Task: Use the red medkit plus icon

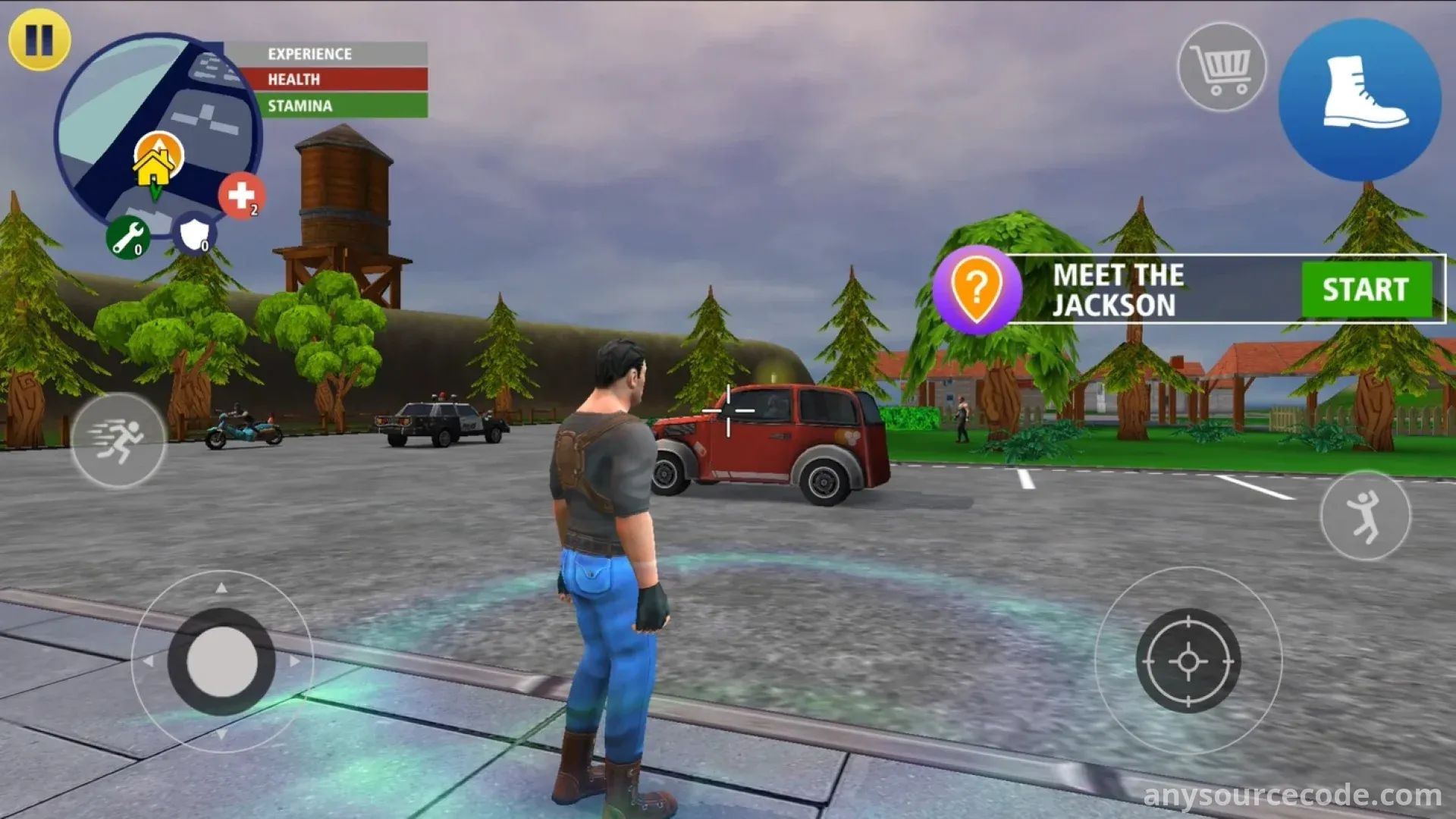Action: (x=242, y=196)
